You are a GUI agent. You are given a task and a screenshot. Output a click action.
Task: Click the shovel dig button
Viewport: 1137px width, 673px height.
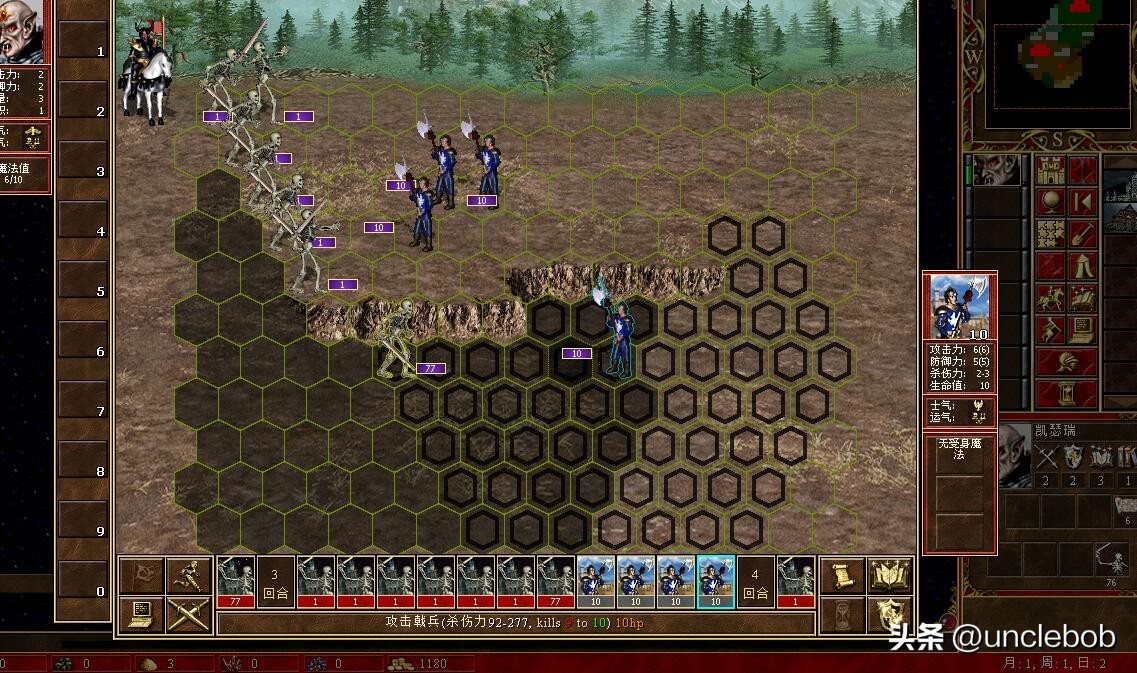point(1083,234)
